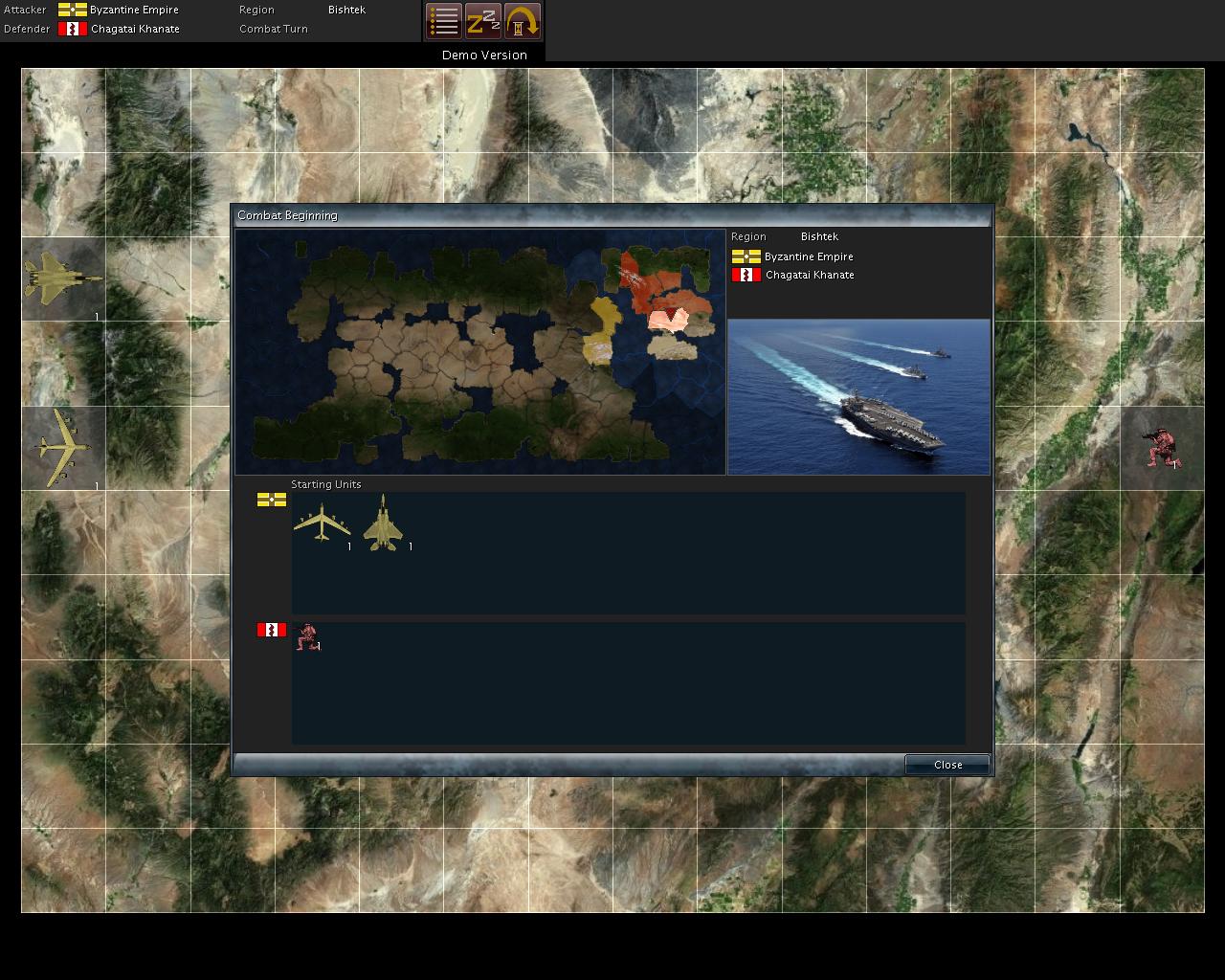This screenshot has width=1225, height=980.
Task: Select the Byzantine flag beside the Starting Units row
Action: [271, 500]
